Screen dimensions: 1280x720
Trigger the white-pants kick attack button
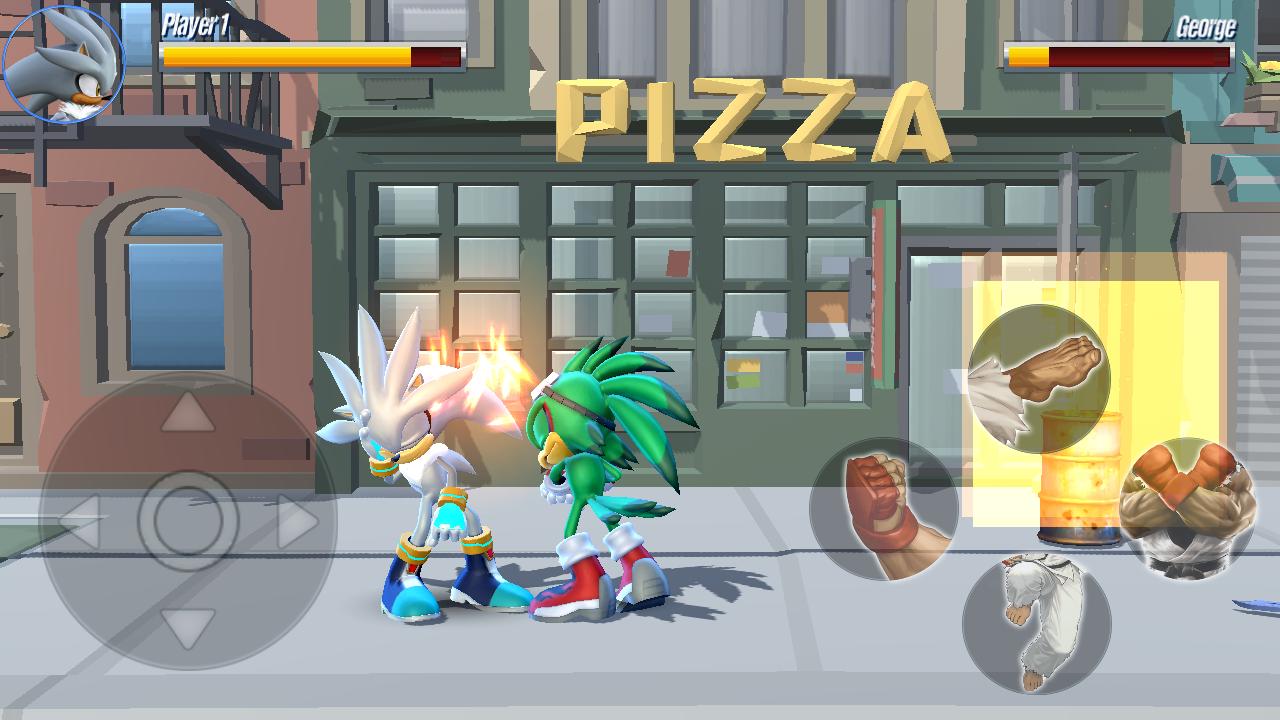(1036, 624)
